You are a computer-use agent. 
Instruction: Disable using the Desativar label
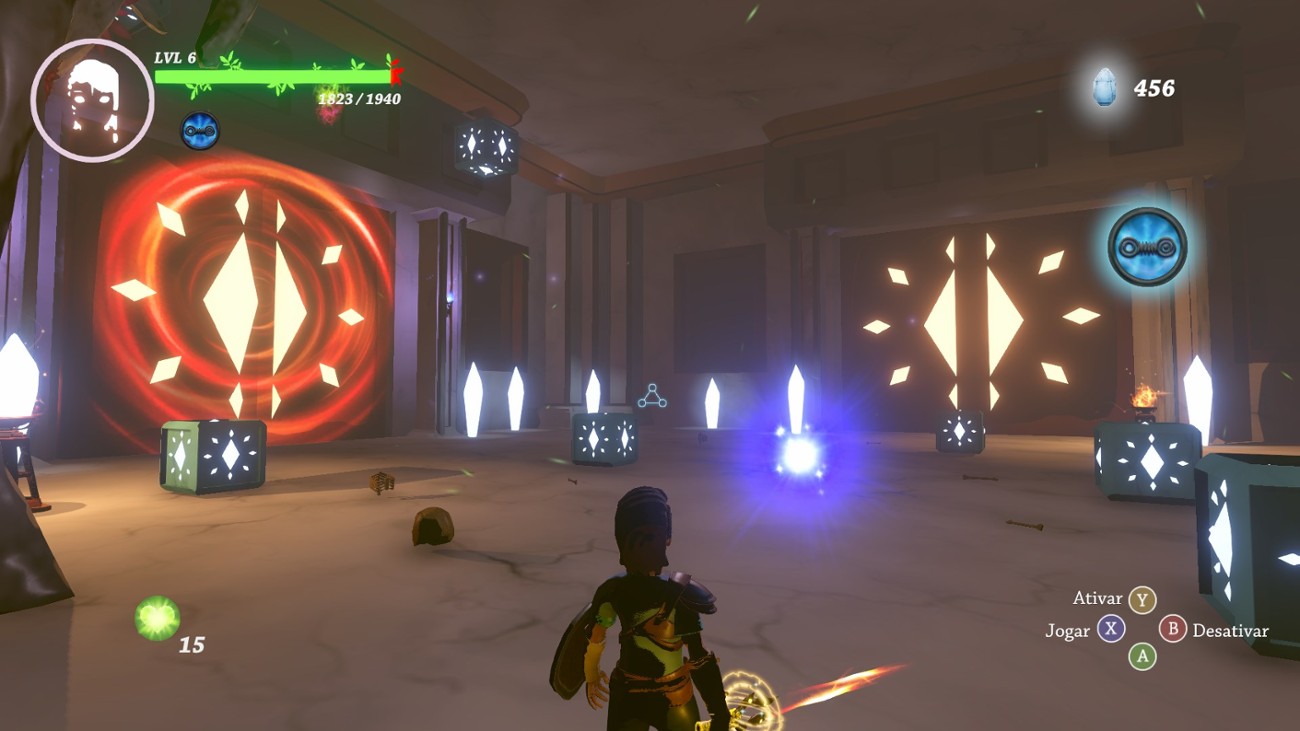click(1230, 631)
